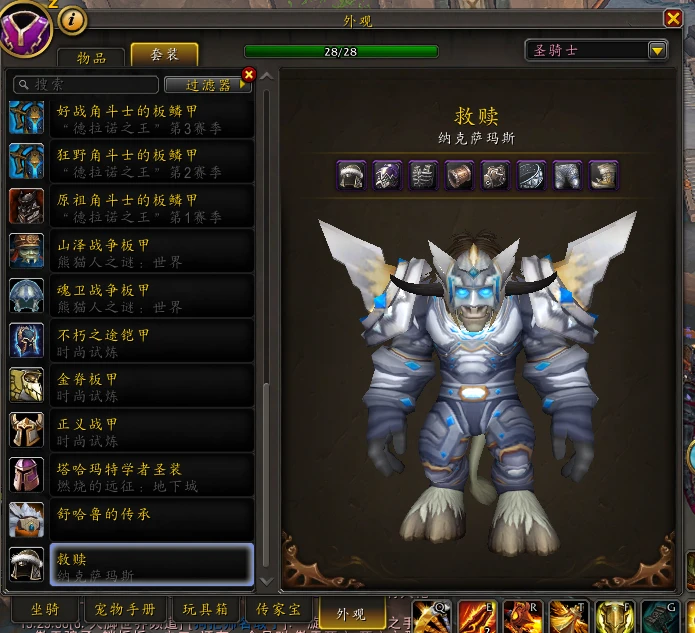The height and width of the screenshot is (633, 695).
Task: Open the 玩具箱 toy box tab
Action: tap(205, 610)
